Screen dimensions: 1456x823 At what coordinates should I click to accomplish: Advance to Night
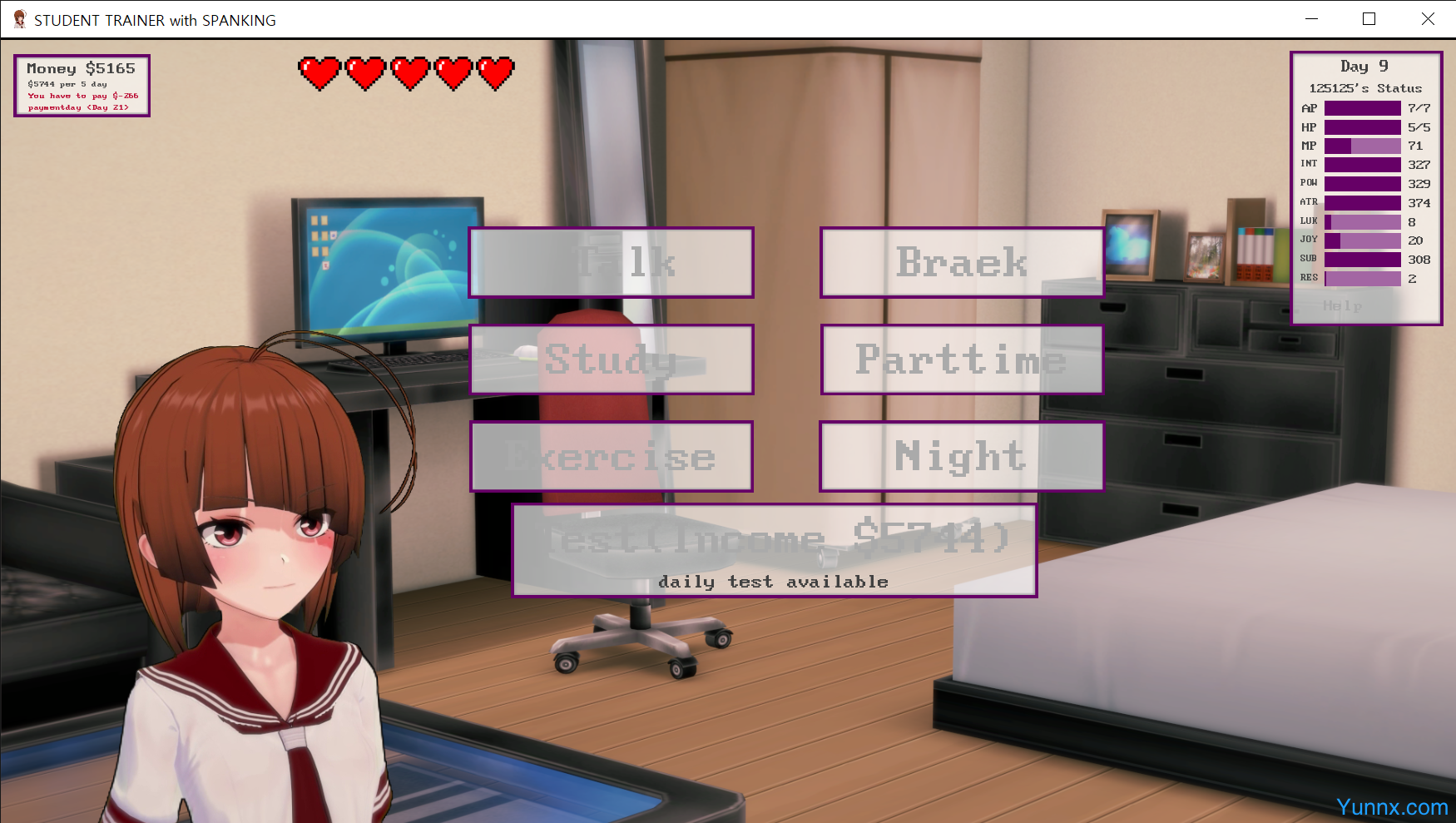click(962, 457)
